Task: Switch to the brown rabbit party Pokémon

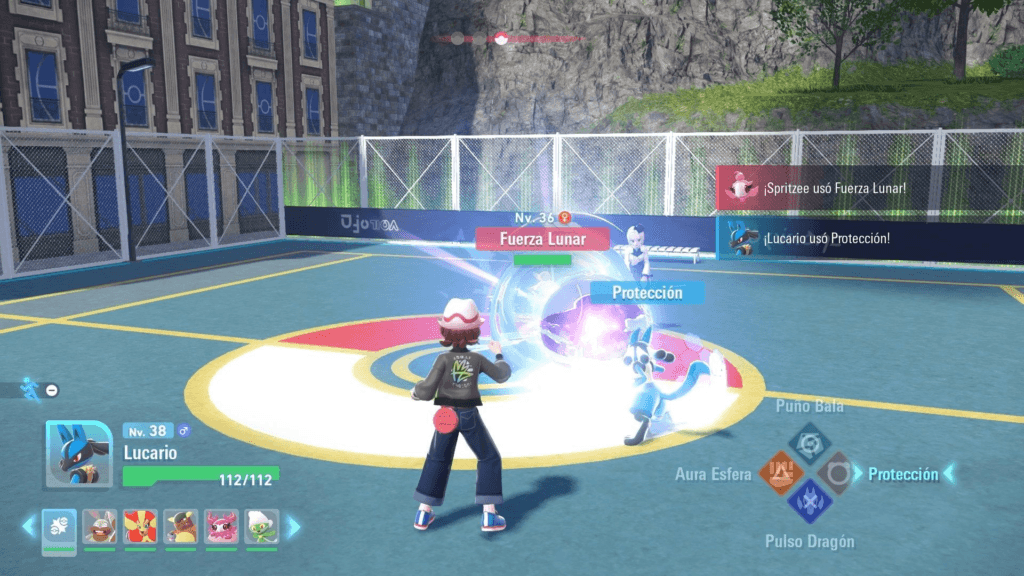Action: [x=100, y=526]
